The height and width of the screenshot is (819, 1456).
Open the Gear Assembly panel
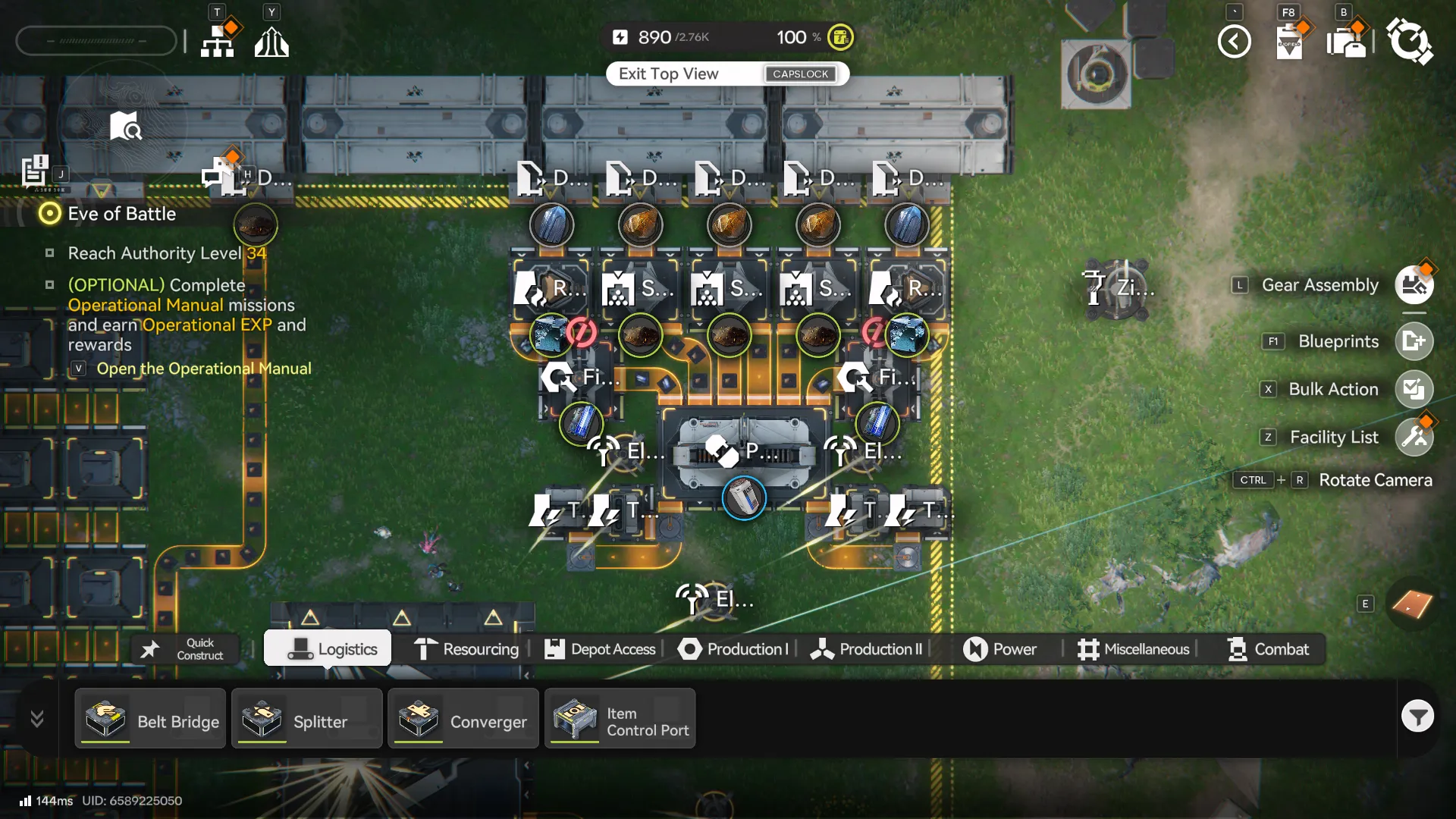click(x=1415, y=284)
